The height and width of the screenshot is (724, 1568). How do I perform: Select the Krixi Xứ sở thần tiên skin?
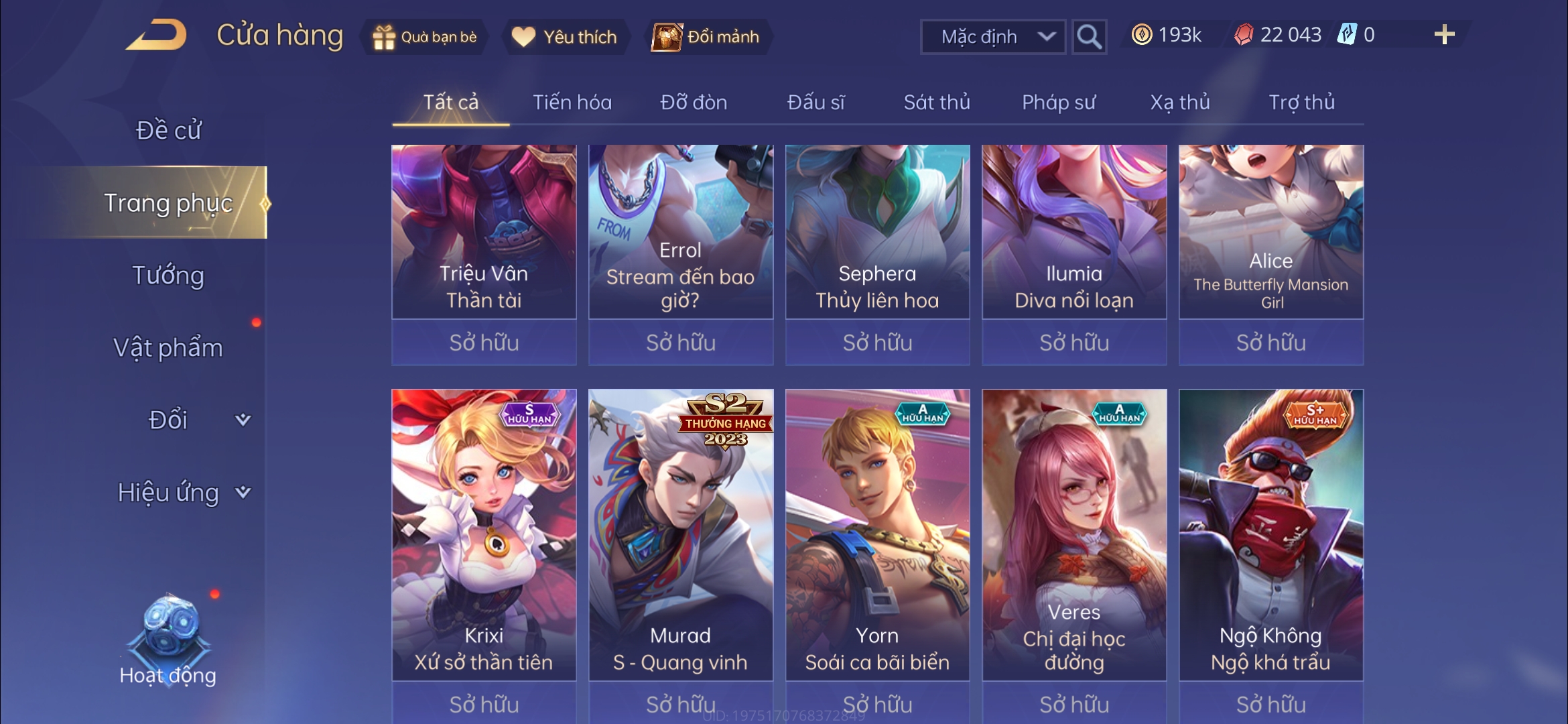coord(484,536)
